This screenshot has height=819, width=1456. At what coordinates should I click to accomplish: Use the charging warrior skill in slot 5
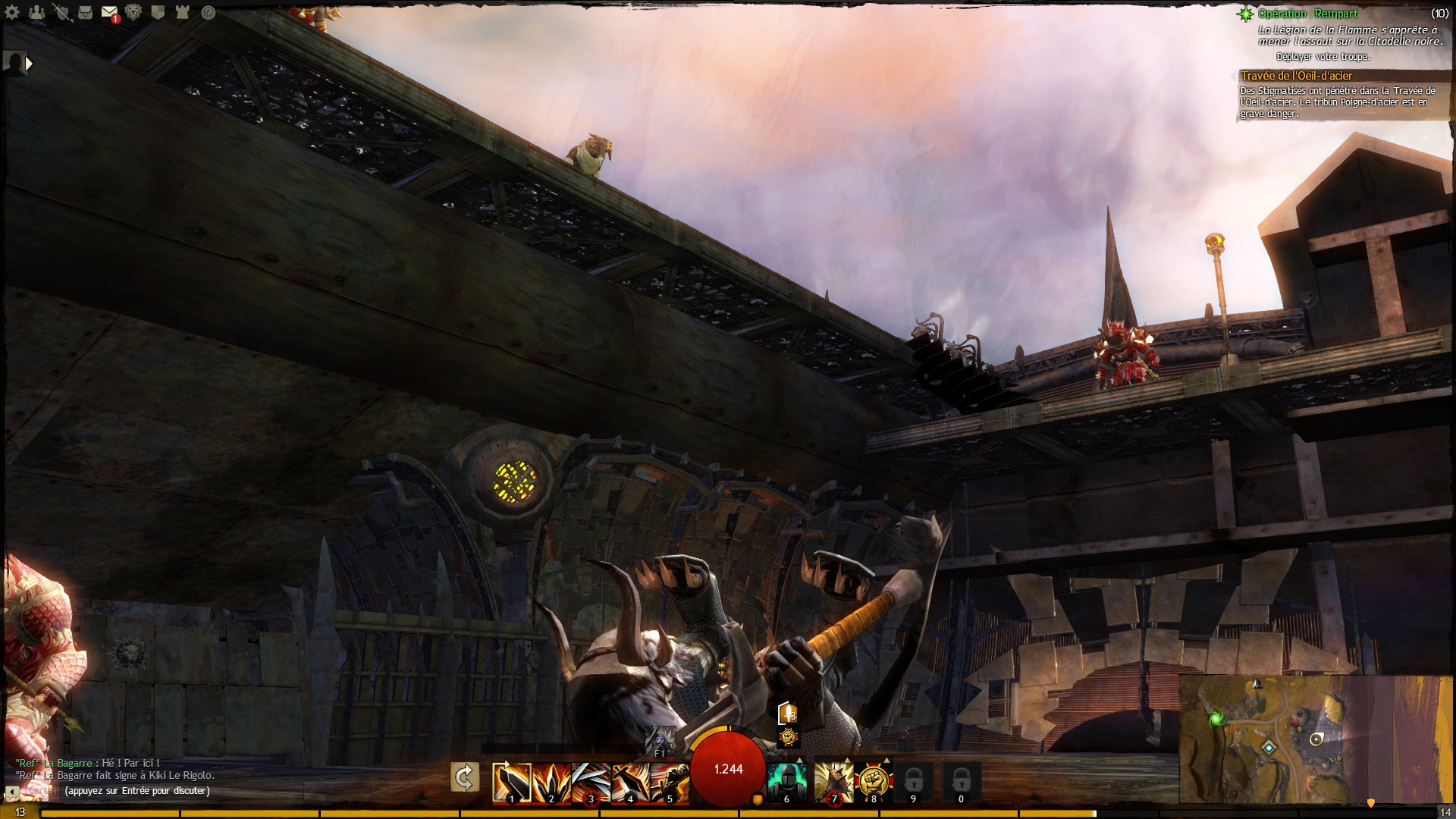[670, 782]
